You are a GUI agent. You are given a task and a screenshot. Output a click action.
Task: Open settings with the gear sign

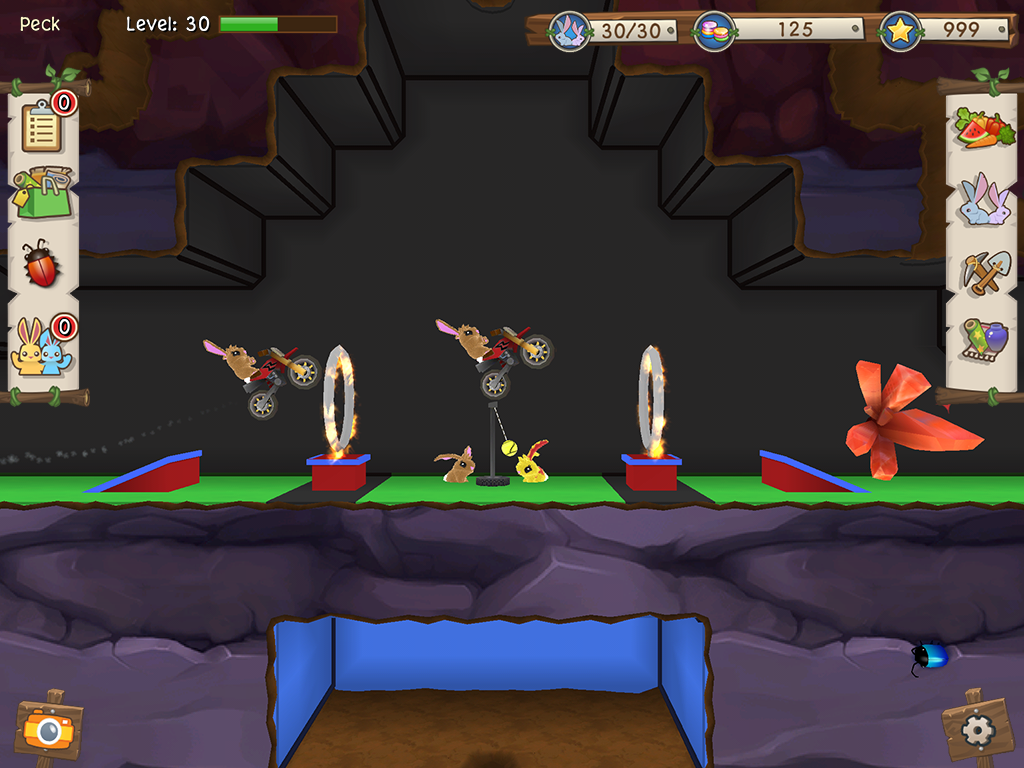976,730
